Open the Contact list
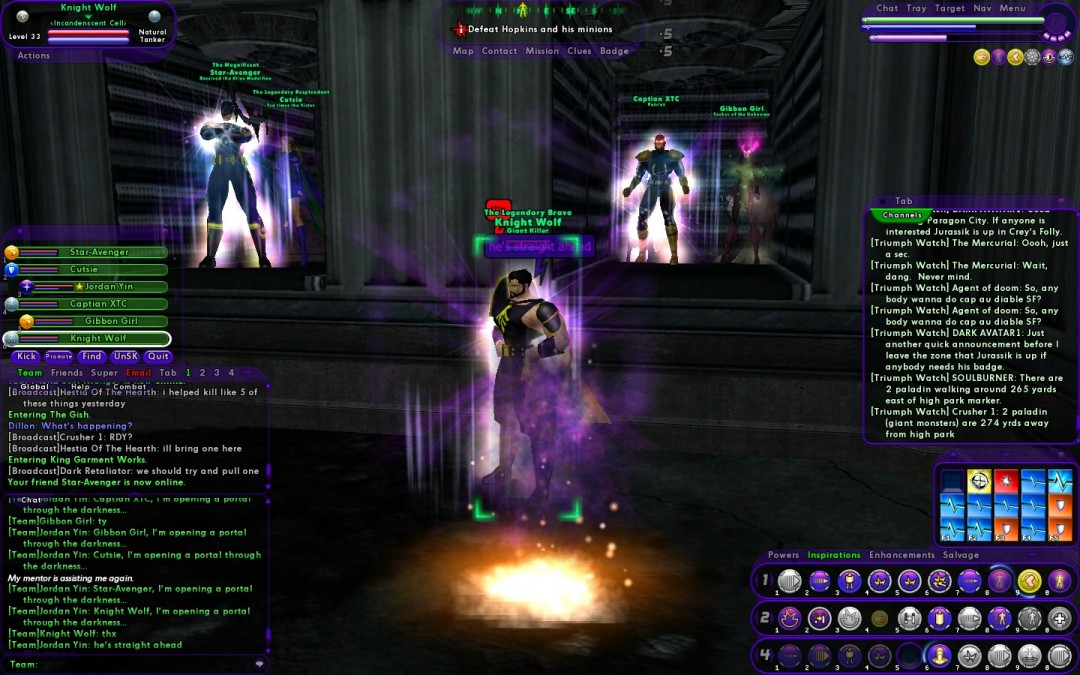The height and width of the screenshot is (675, 1080). tap(499, 51)
